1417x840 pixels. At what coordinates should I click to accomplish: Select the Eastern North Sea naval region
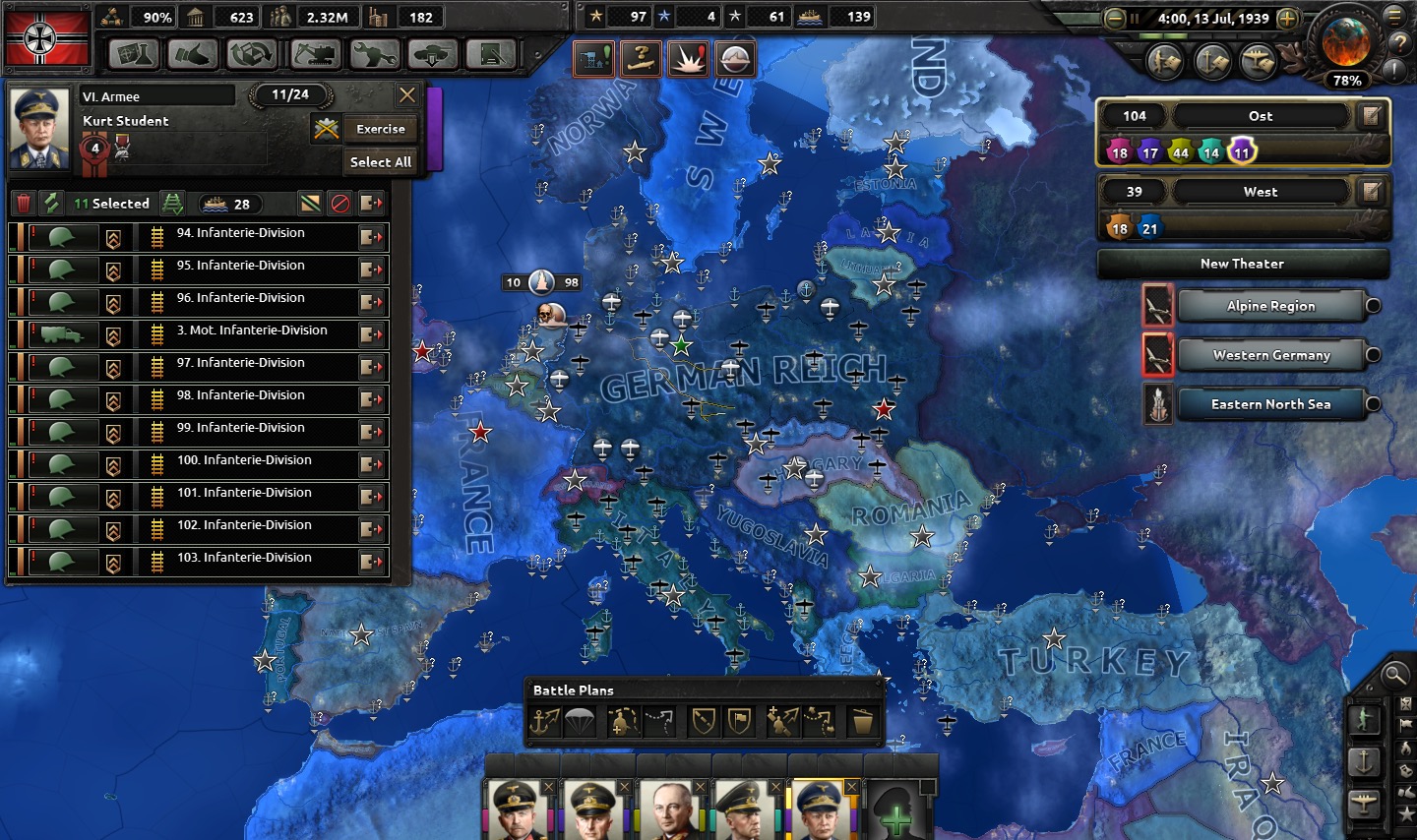point(1270,404)
